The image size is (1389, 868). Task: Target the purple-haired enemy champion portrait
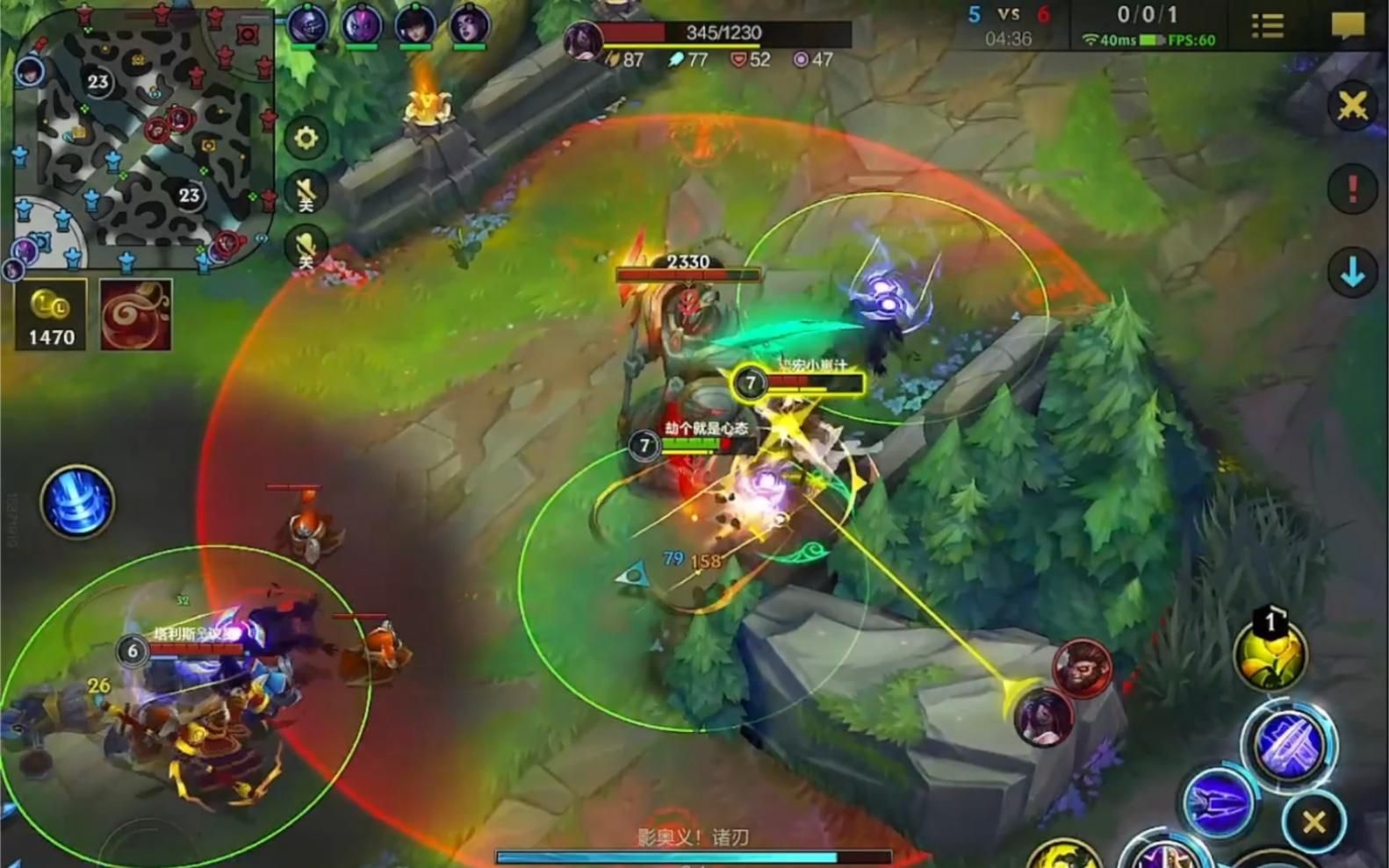pyautogui.click(x=1043, y=715)
